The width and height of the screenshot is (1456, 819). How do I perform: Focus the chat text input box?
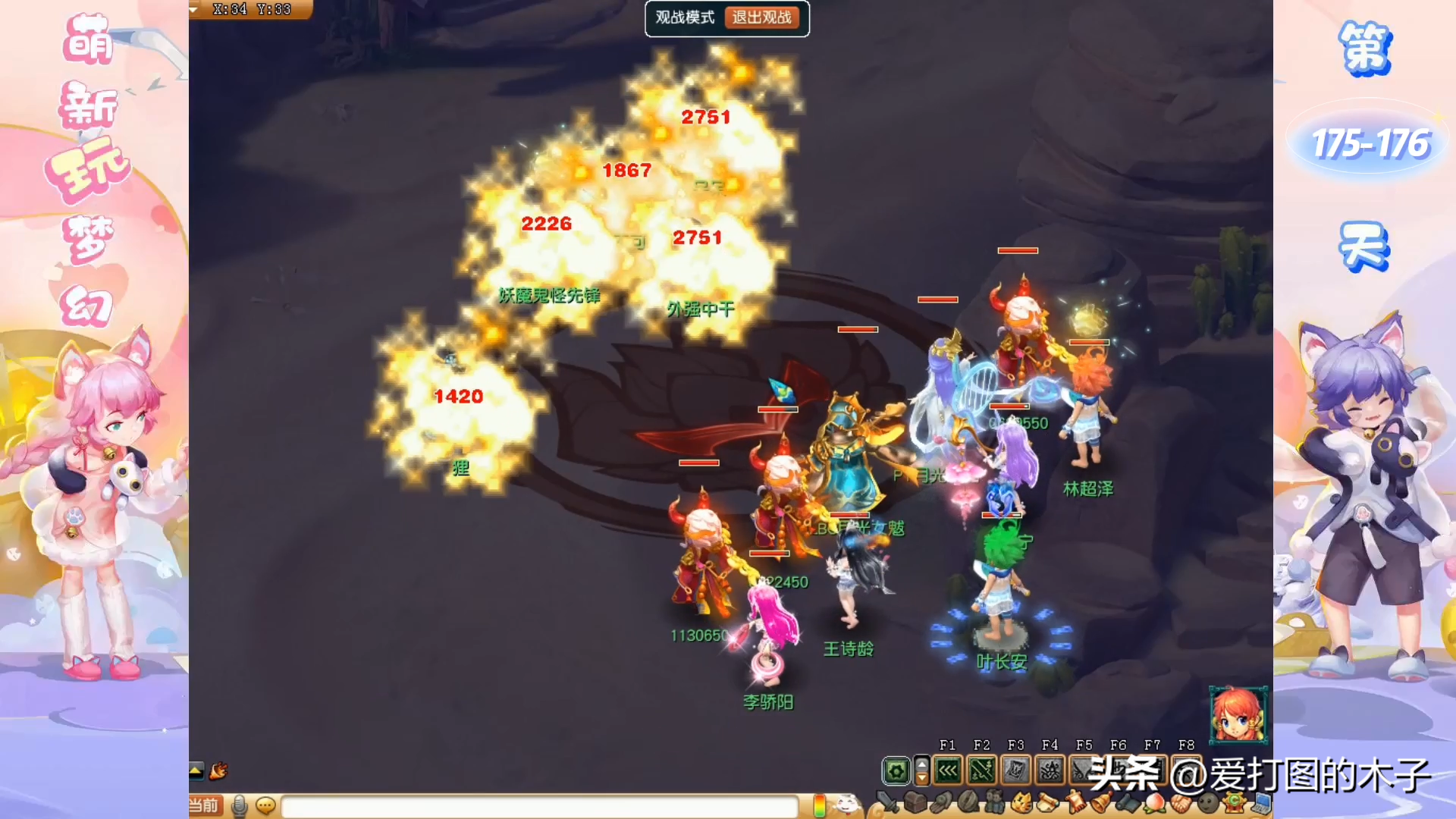pos(538,806)
